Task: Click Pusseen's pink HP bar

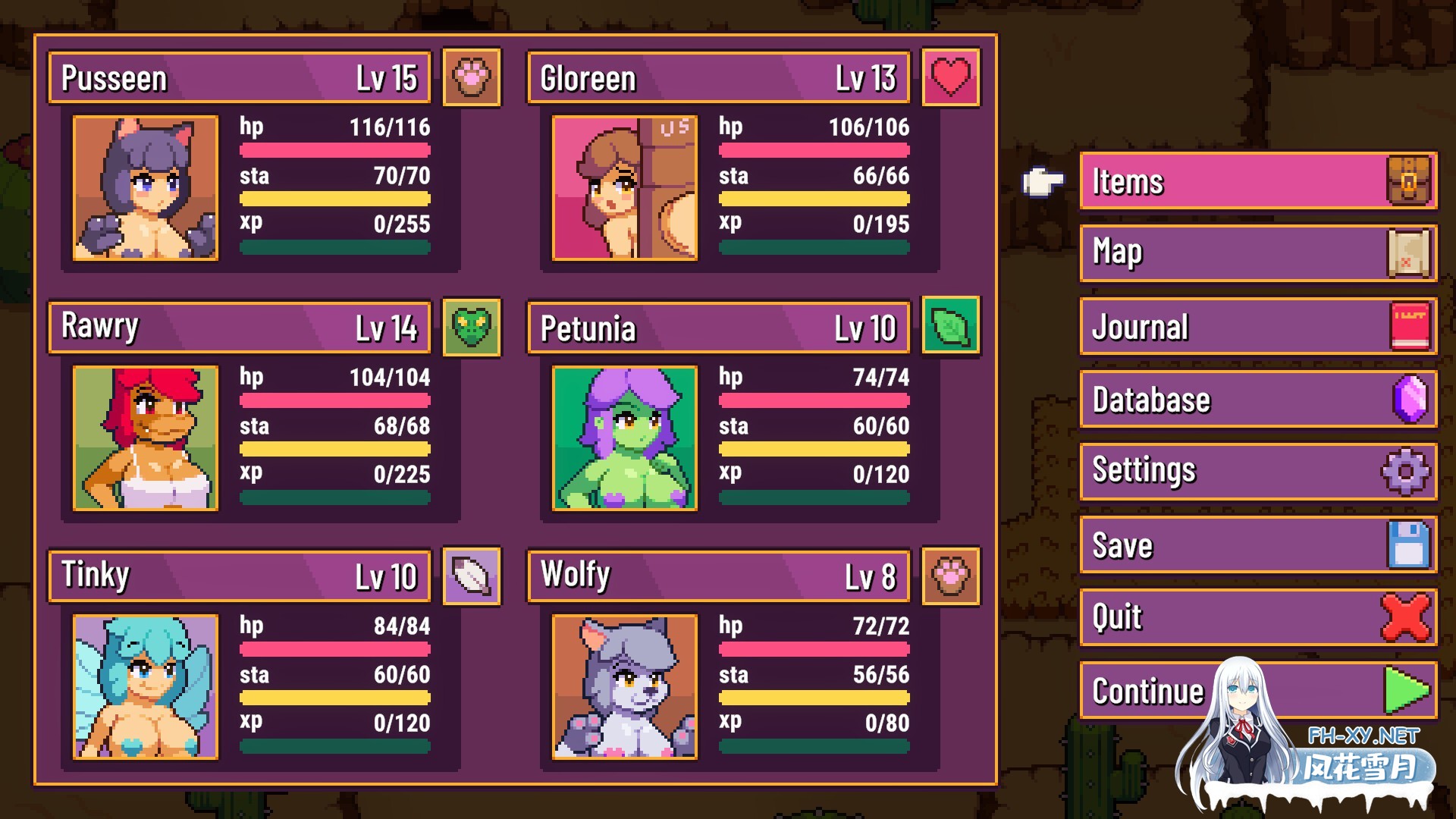Action: [x=334, y=150]
